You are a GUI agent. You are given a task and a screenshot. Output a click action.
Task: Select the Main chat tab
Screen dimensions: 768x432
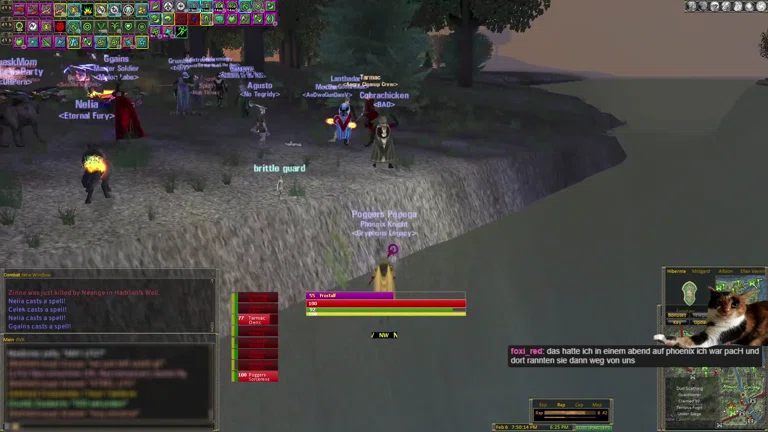tap(8, 339)
